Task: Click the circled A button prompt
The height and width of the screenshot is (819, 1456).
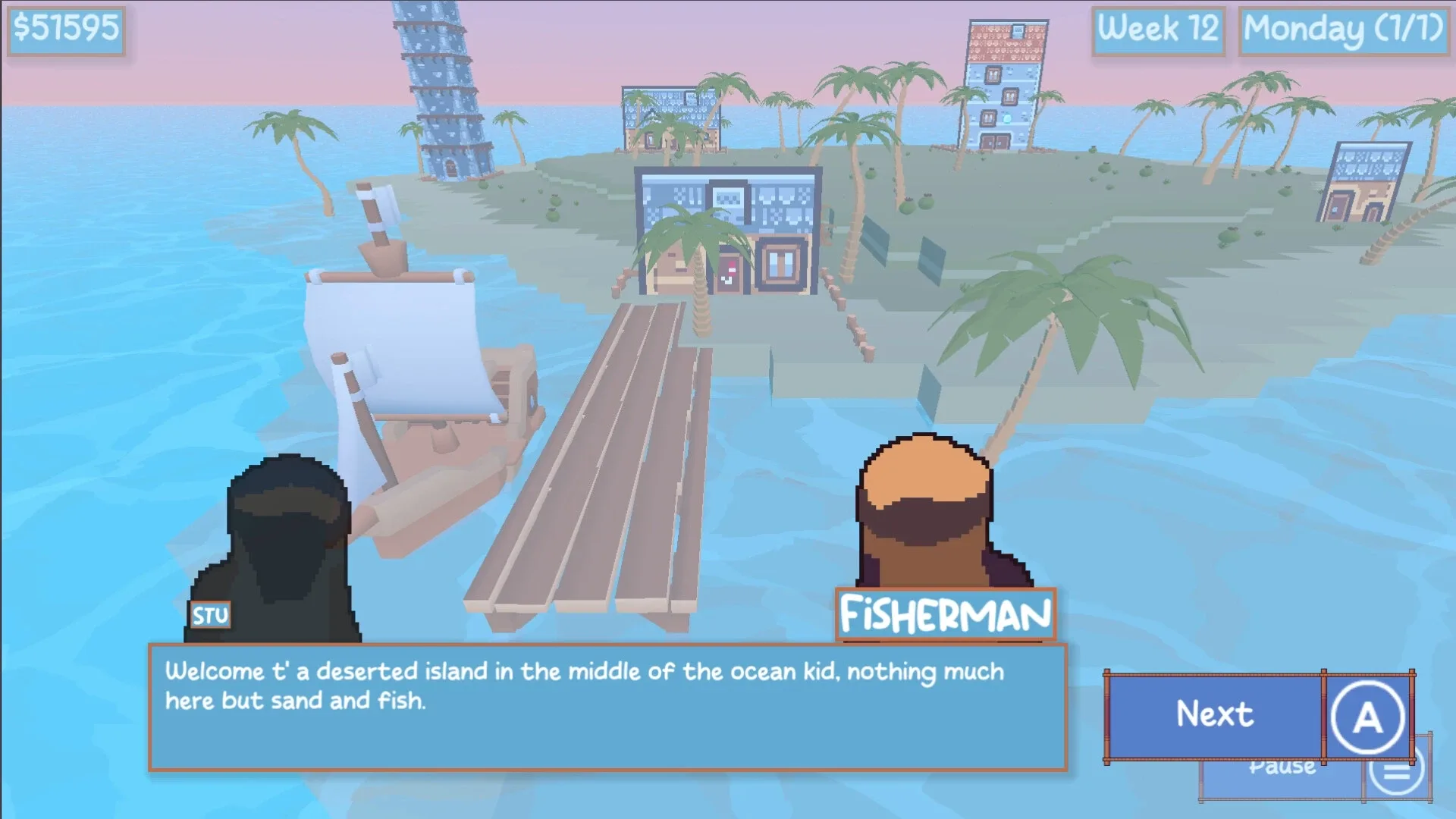Action: click(x=1367, y=716)
